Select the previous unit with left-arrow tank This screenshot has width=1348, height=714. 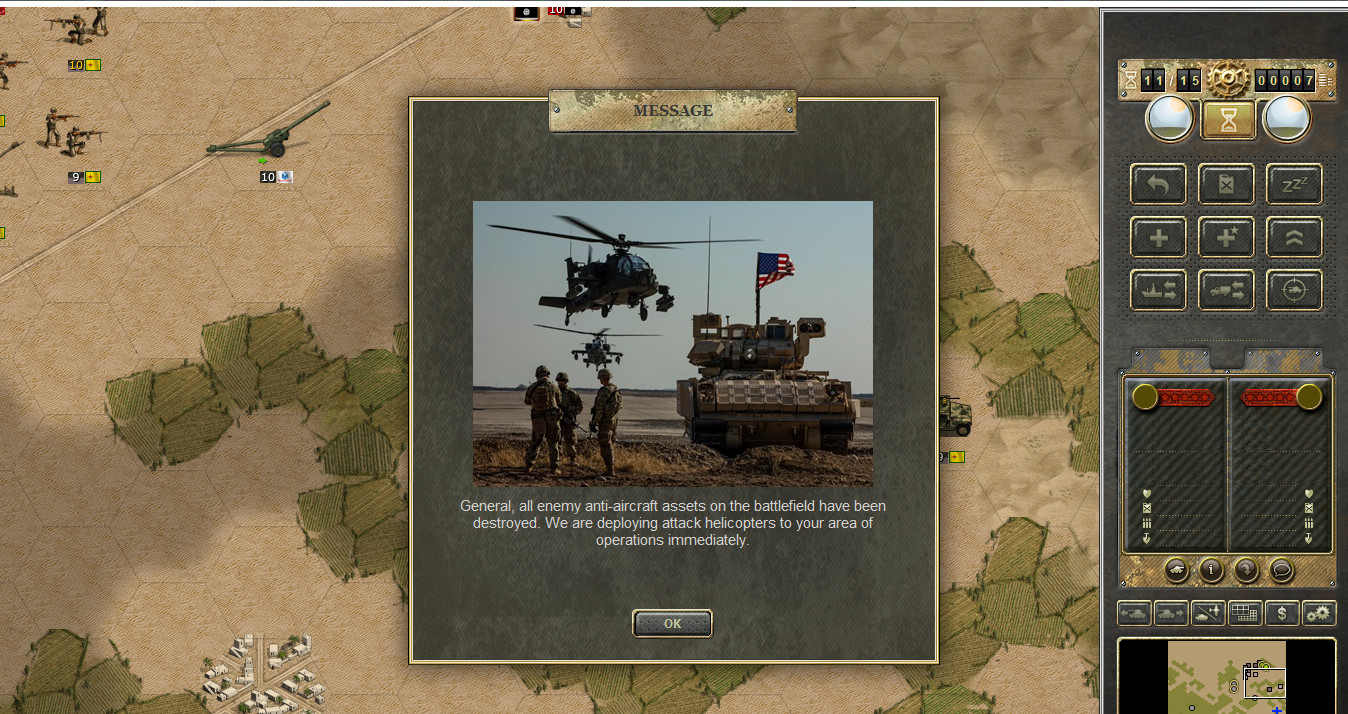(x=1134, y=613)
